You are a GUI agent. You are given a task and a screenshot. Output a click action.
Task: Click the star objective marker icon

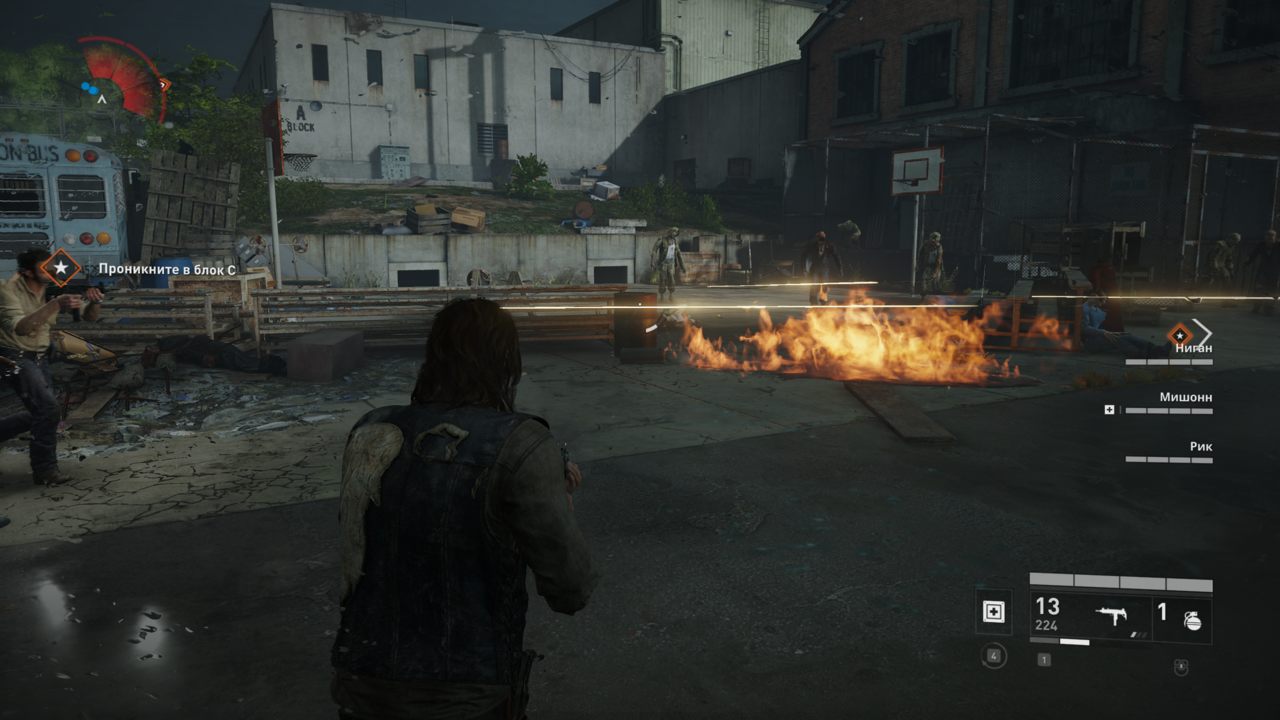[x=62, y=268]
